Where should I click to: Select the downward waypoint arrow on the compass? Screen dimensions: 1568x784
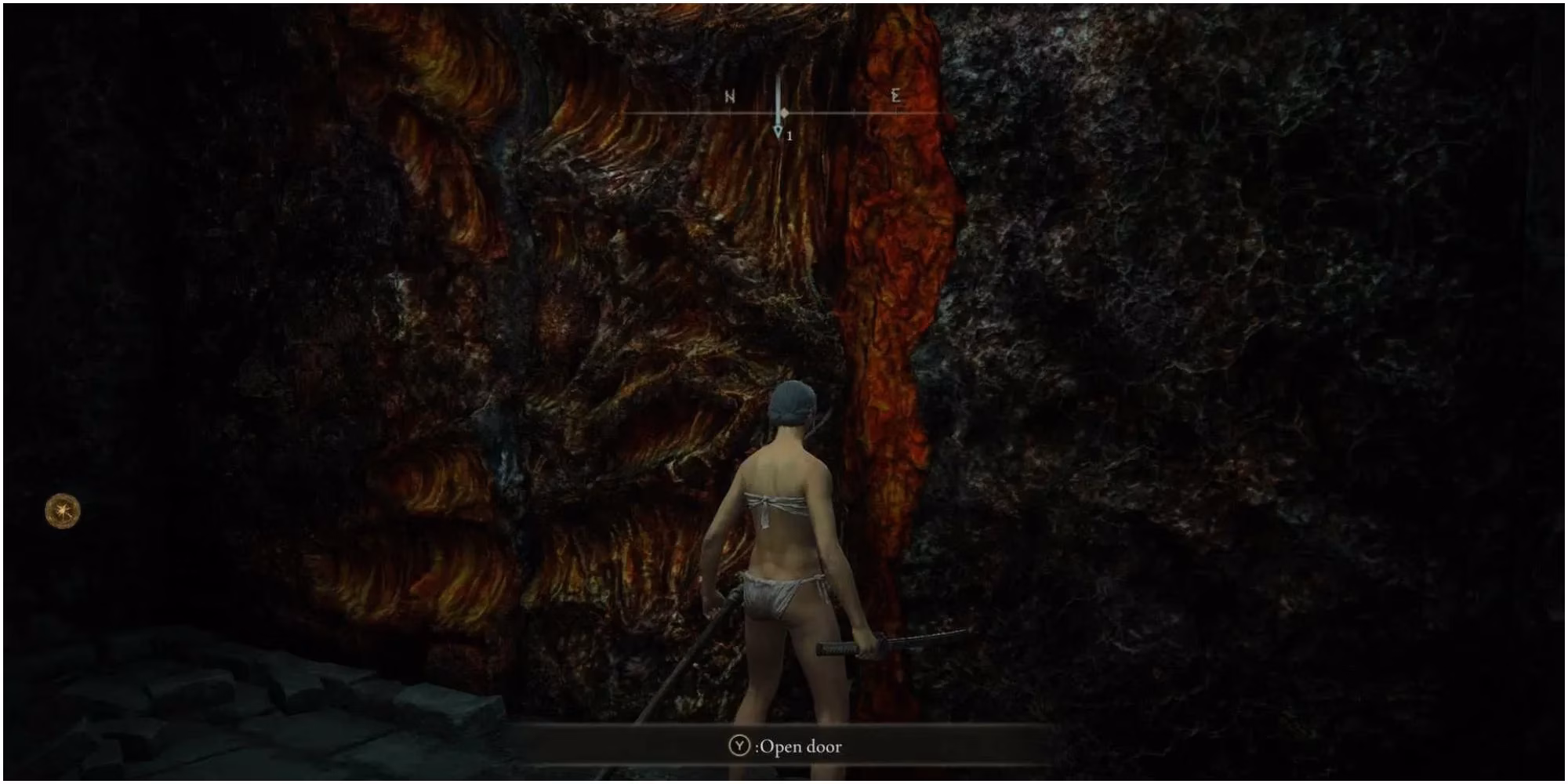click(779, 130)
